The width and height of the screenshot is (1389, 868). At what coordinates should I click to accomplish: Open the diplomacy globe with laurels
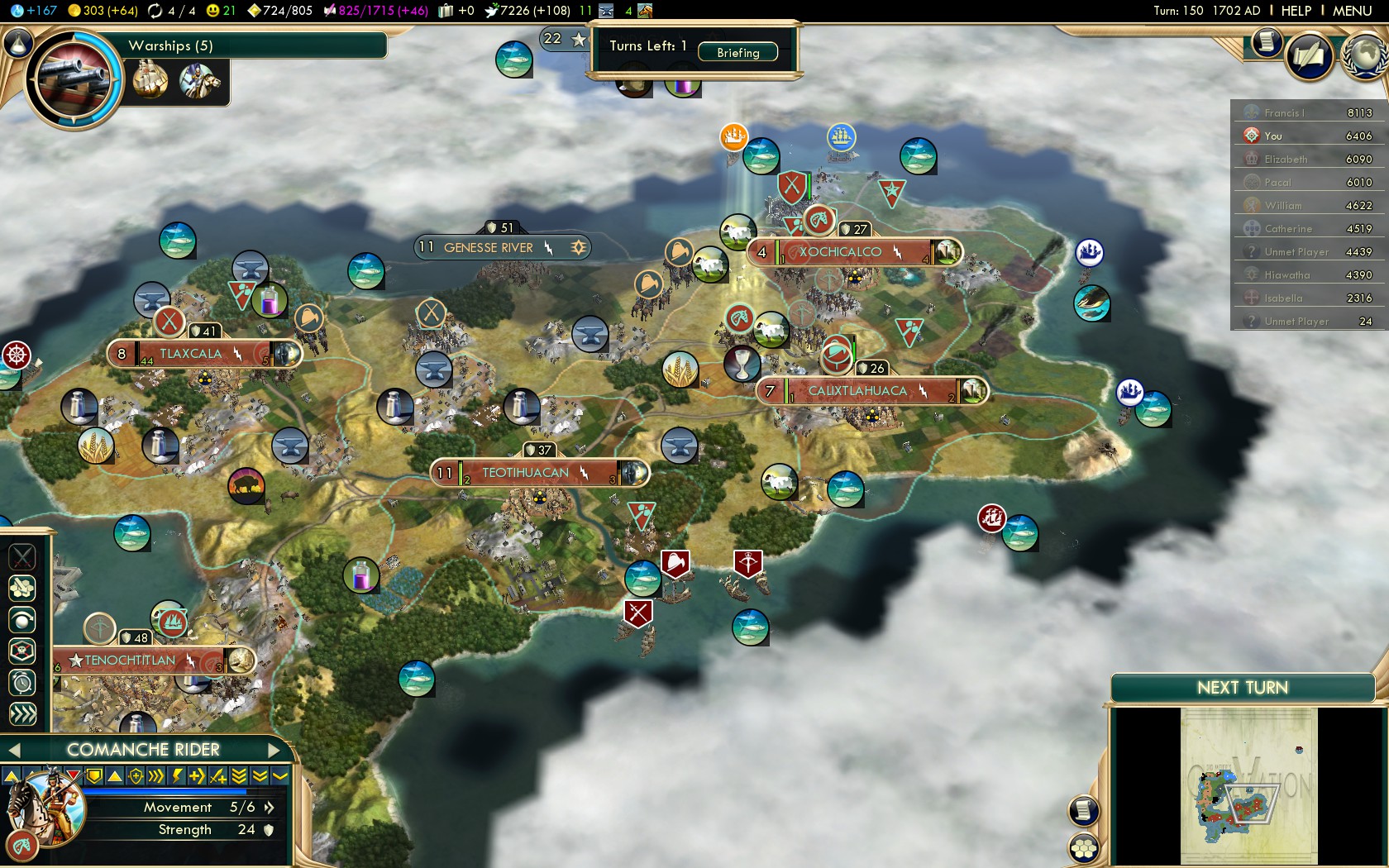coord(1364,55)
